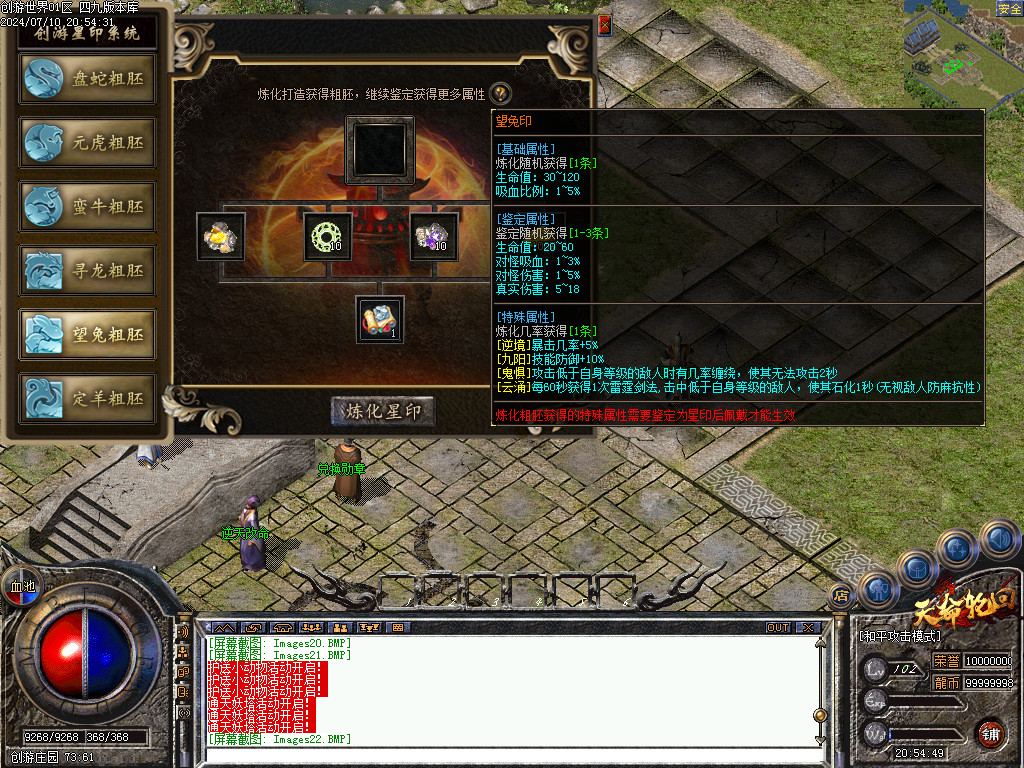Close the star seal crafting panel

(x=604, y=26)
